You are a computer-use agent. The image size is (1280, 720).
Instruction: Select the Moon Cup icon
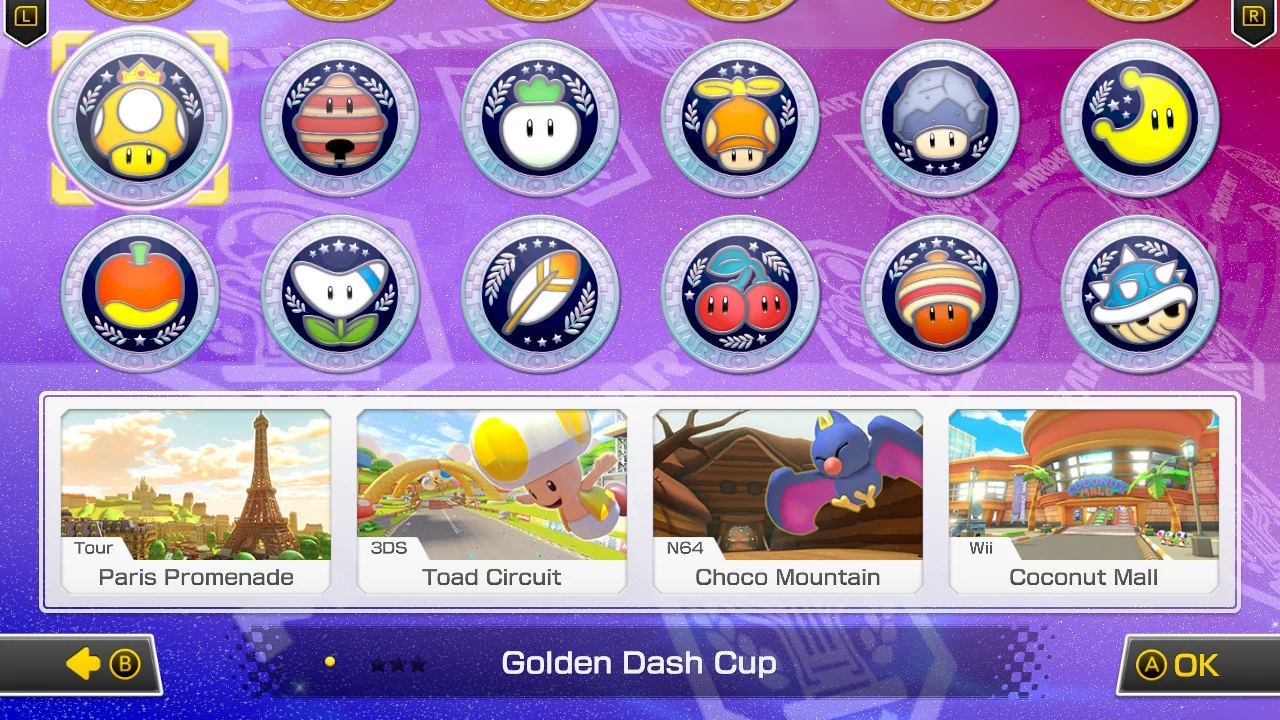pos(1140,117)
